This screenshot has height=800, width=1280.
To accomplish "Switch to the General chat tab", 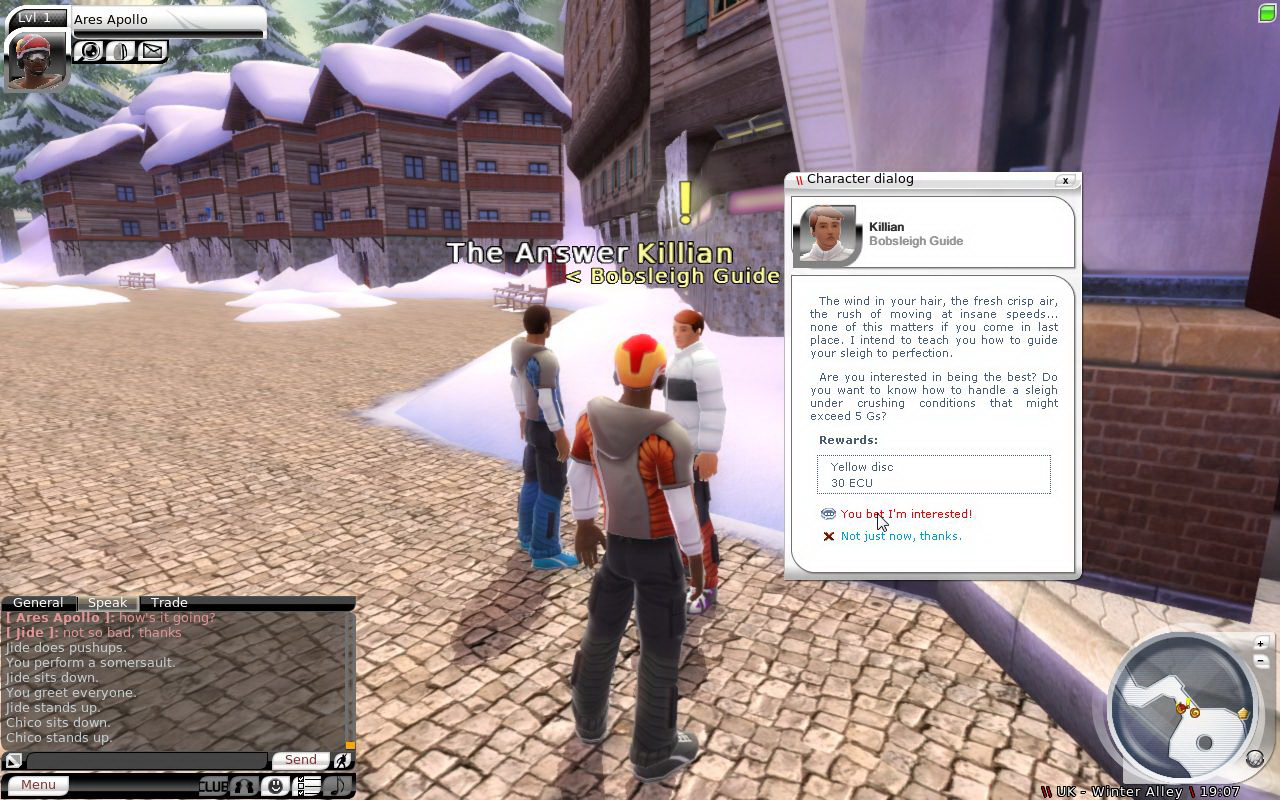I will 38,603.
